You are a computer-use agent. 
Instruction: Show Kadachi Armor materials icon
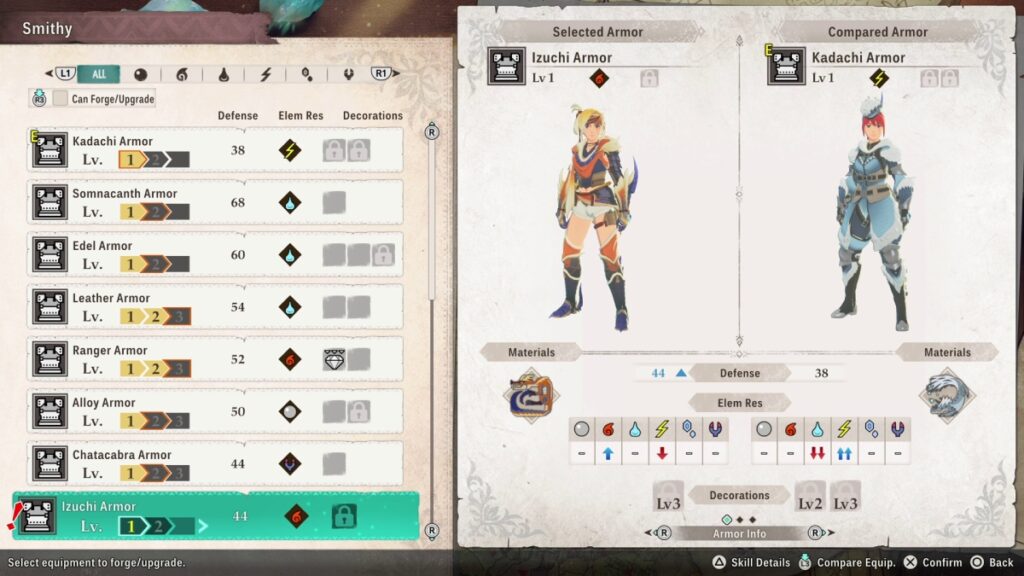coord(946,395)
